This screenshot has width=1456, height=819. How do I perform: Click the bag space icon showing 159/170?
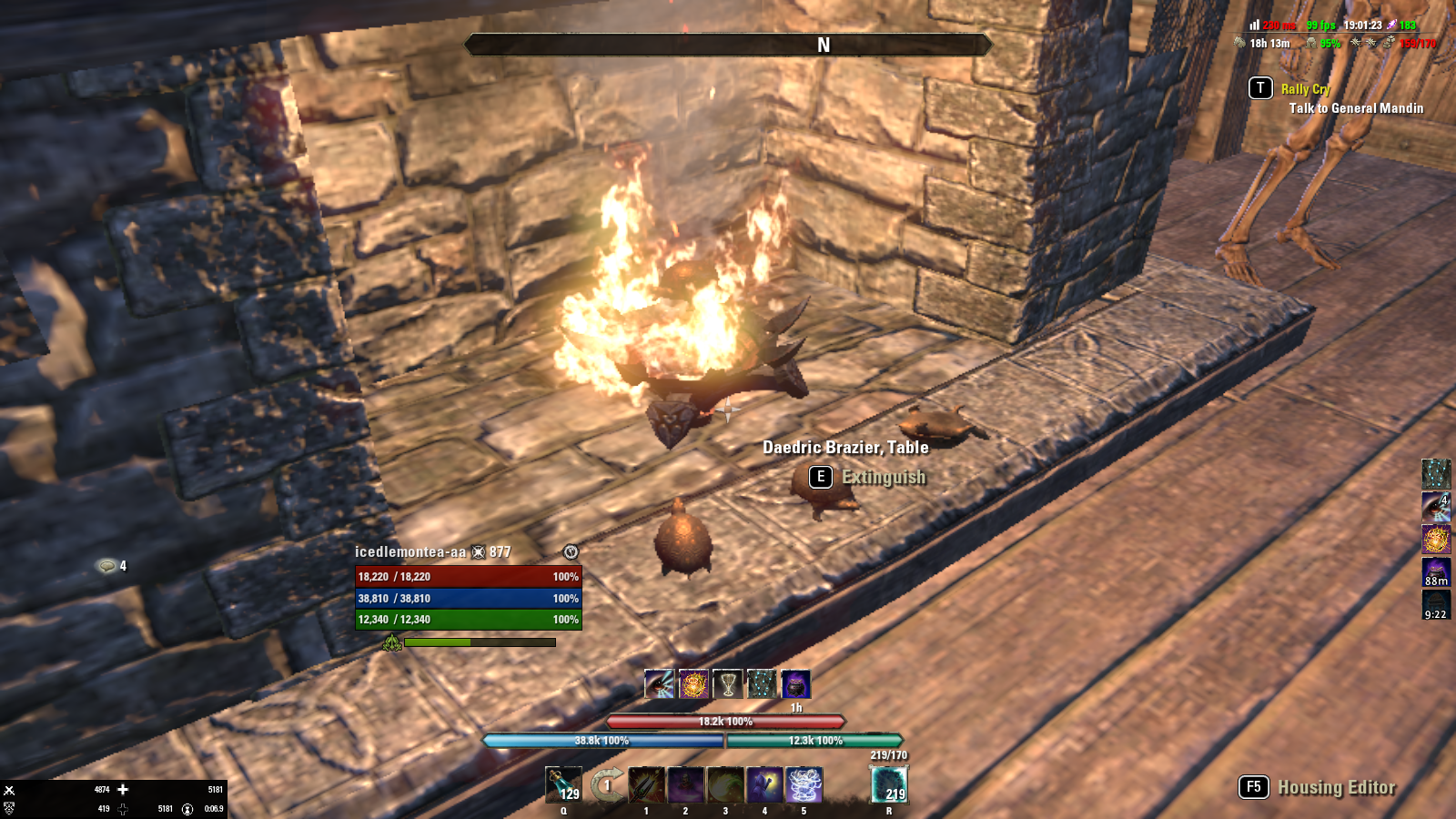click(x=1389, y=43)
